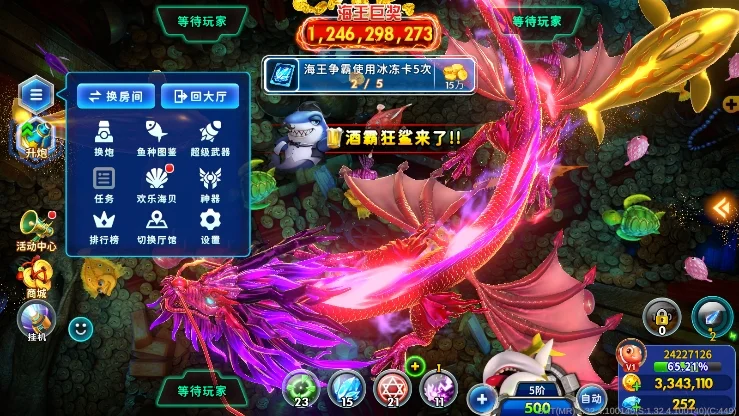Collapse the hamburger menu button
739x416 pixels.
(x=35, y=95)
